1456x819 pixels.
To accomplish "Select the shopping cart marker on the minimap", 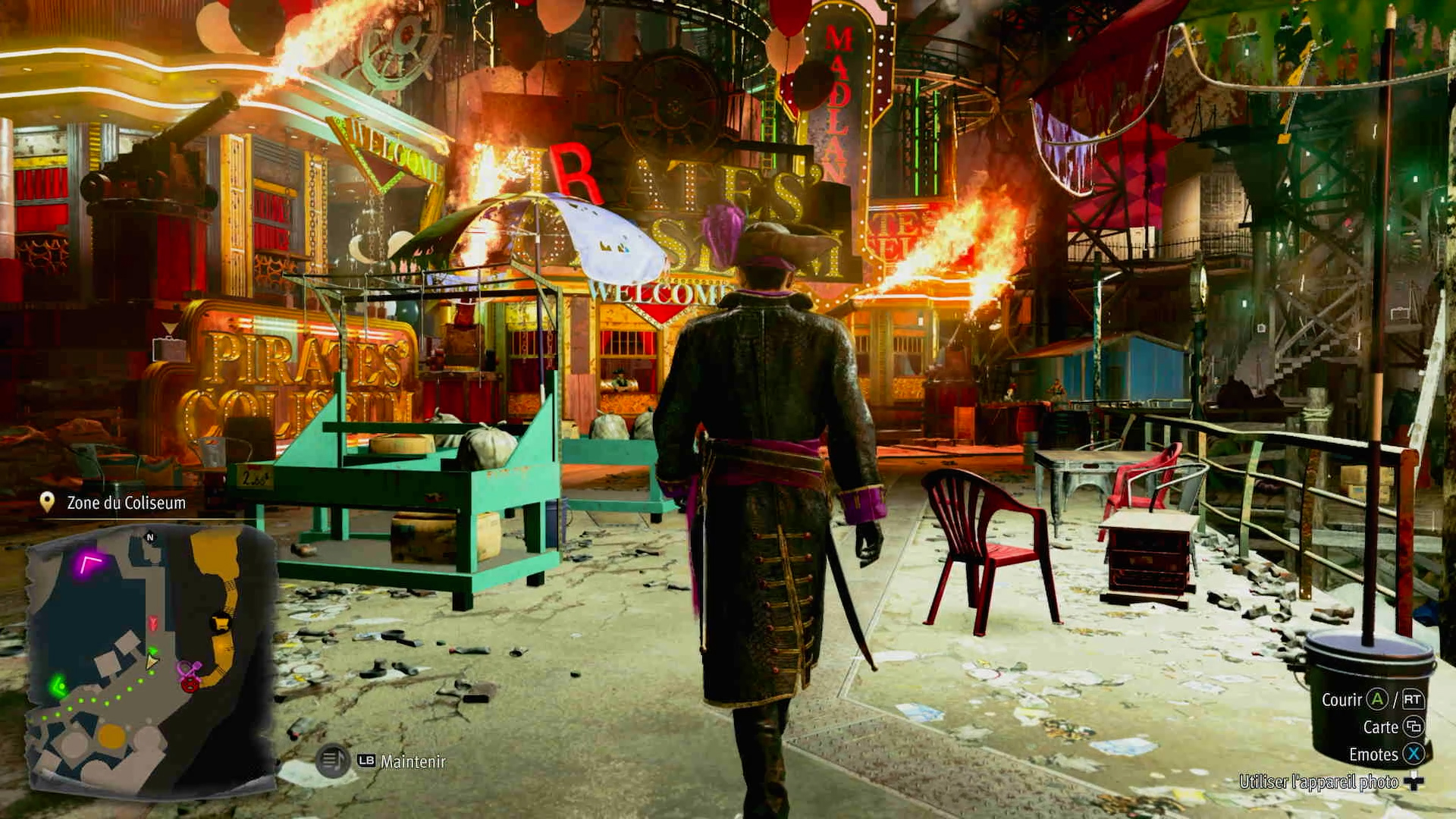I will 221,622.
